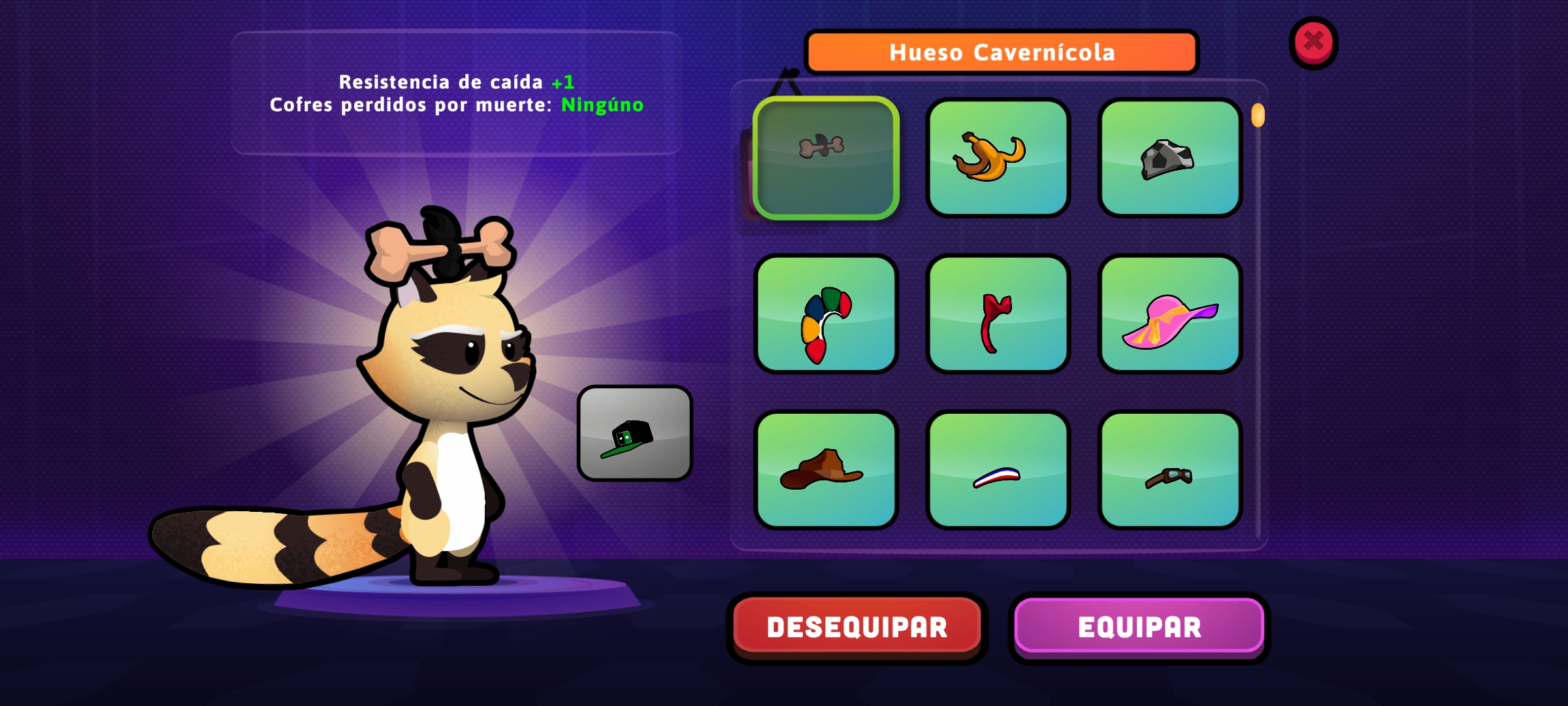Pick the colorful feather headdress
Image resolution: width=1568 pixels, height=706 pixels.
(x=826, y=314)
